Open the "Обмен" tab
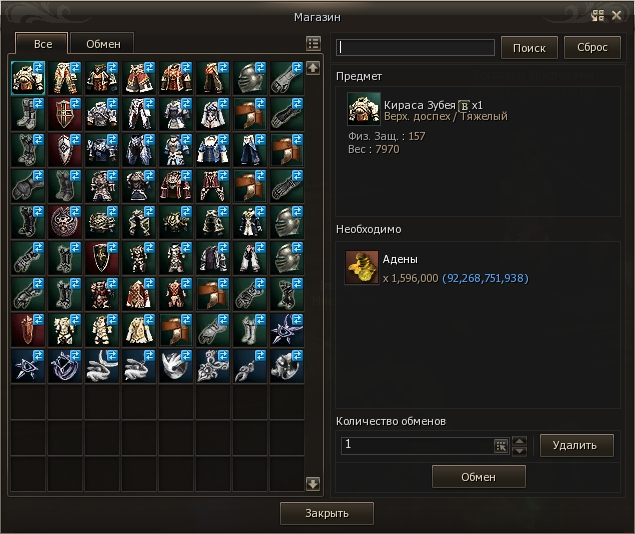Screen dimensions: 635x534 click(x=103, y=44)
